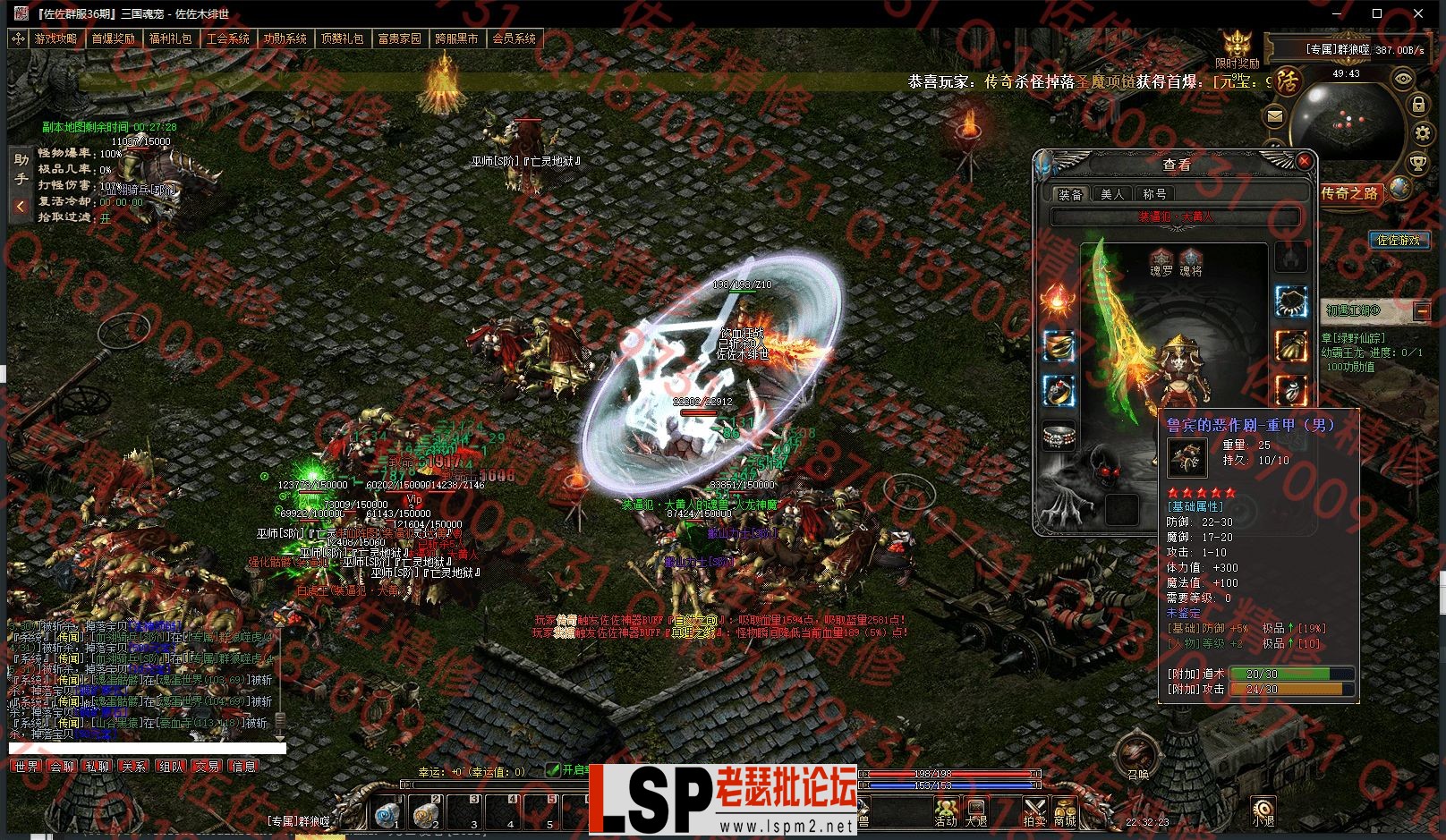Viewport: 1446px width, 840px height.
Task: Collapse the 助手 assistant panel arrow
Action: coord(21,207)
